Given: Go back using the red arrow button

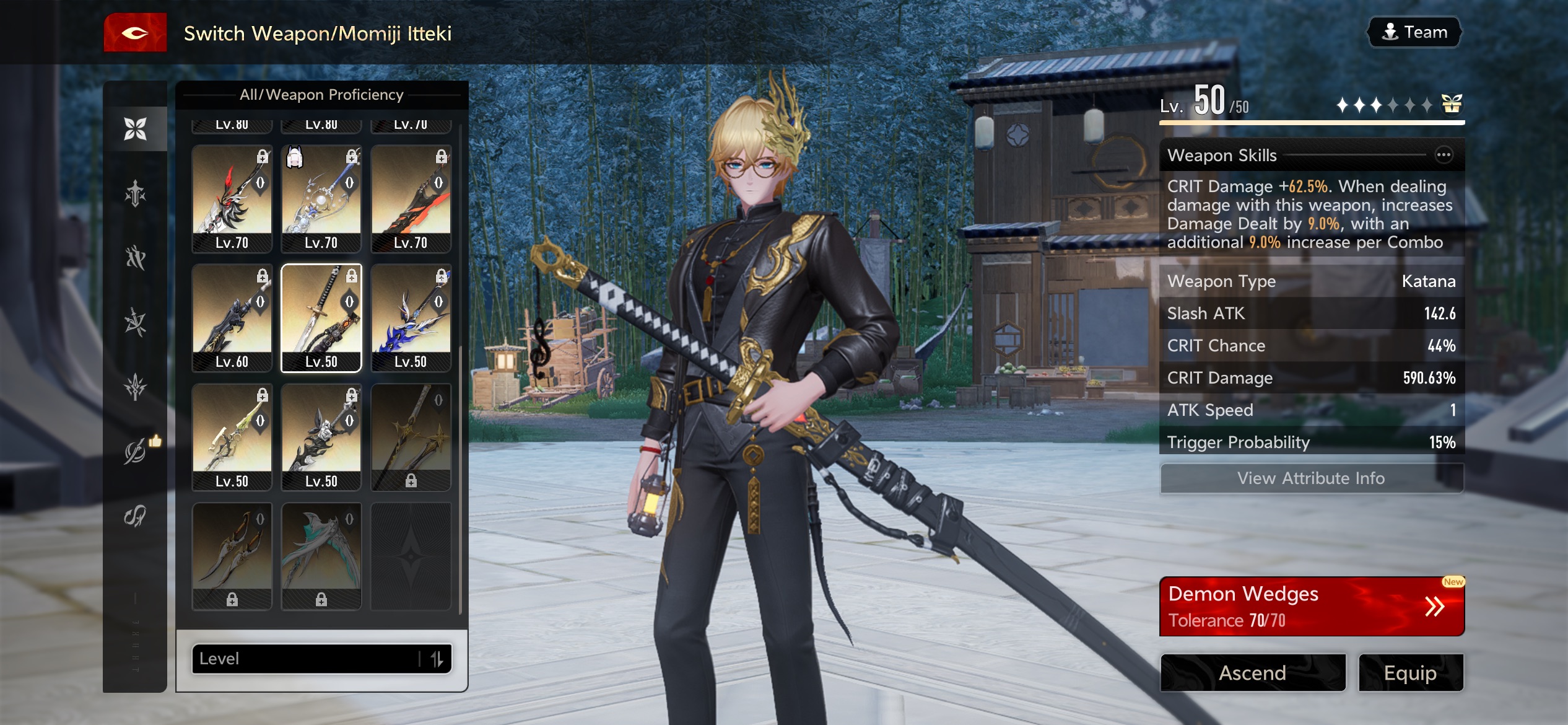Looking at the screenshot, I should pyautogui.click(x=135, y=33).
